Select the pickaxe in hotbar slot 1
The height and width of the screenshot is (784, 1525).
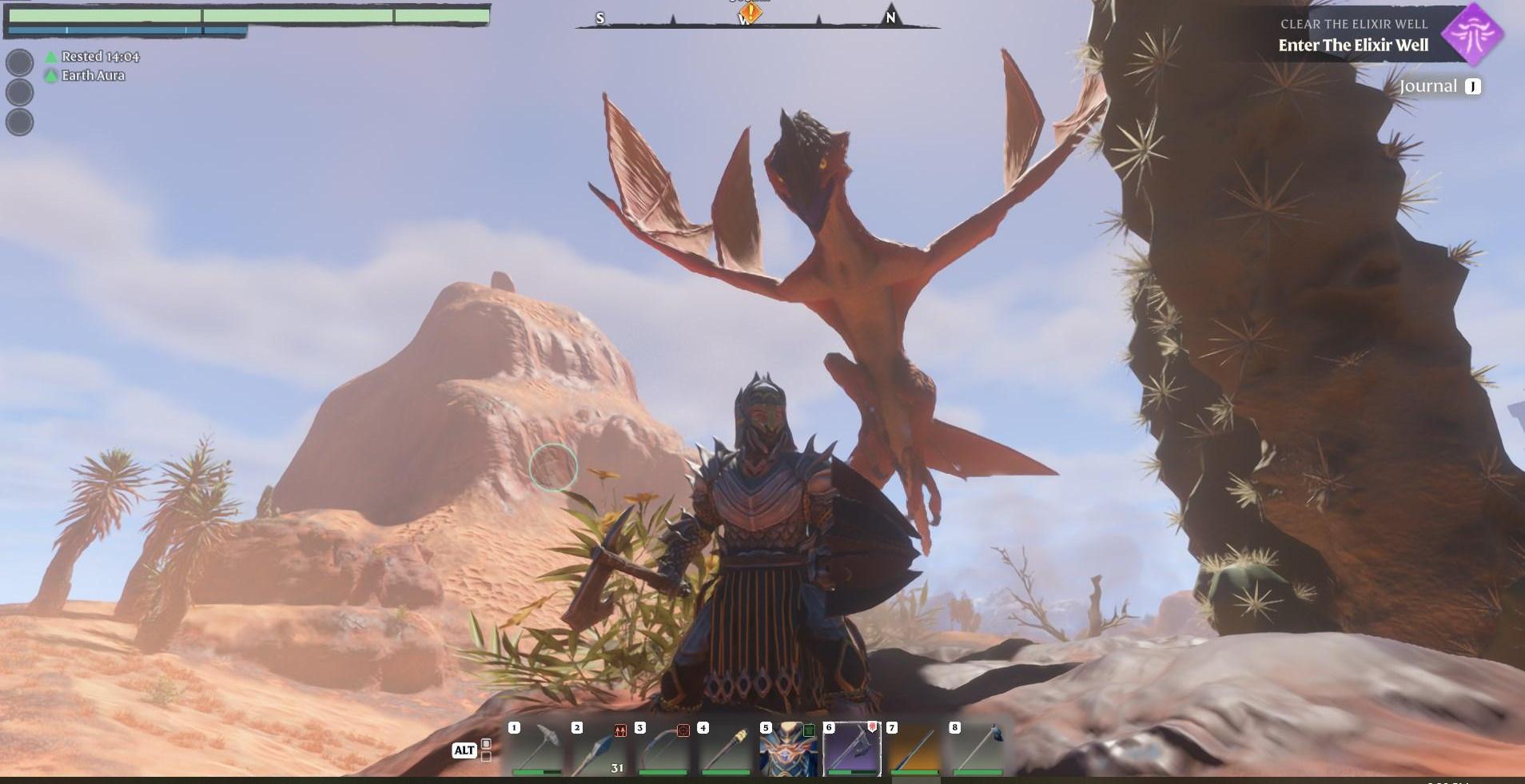(536, 749)
